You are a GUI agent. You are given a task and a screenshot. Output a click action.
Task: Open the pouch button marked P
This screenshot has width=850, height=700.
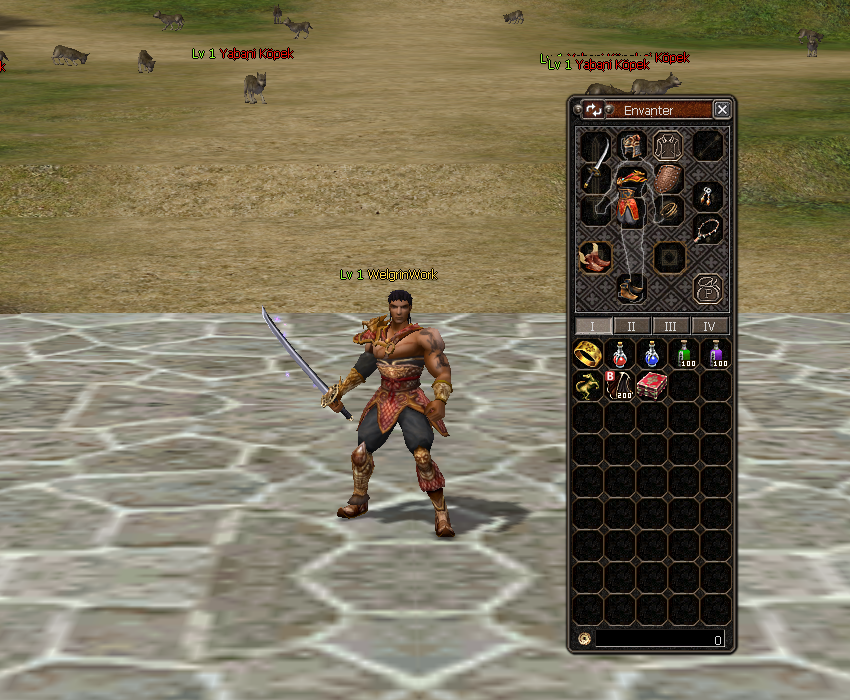pos(707,290)
